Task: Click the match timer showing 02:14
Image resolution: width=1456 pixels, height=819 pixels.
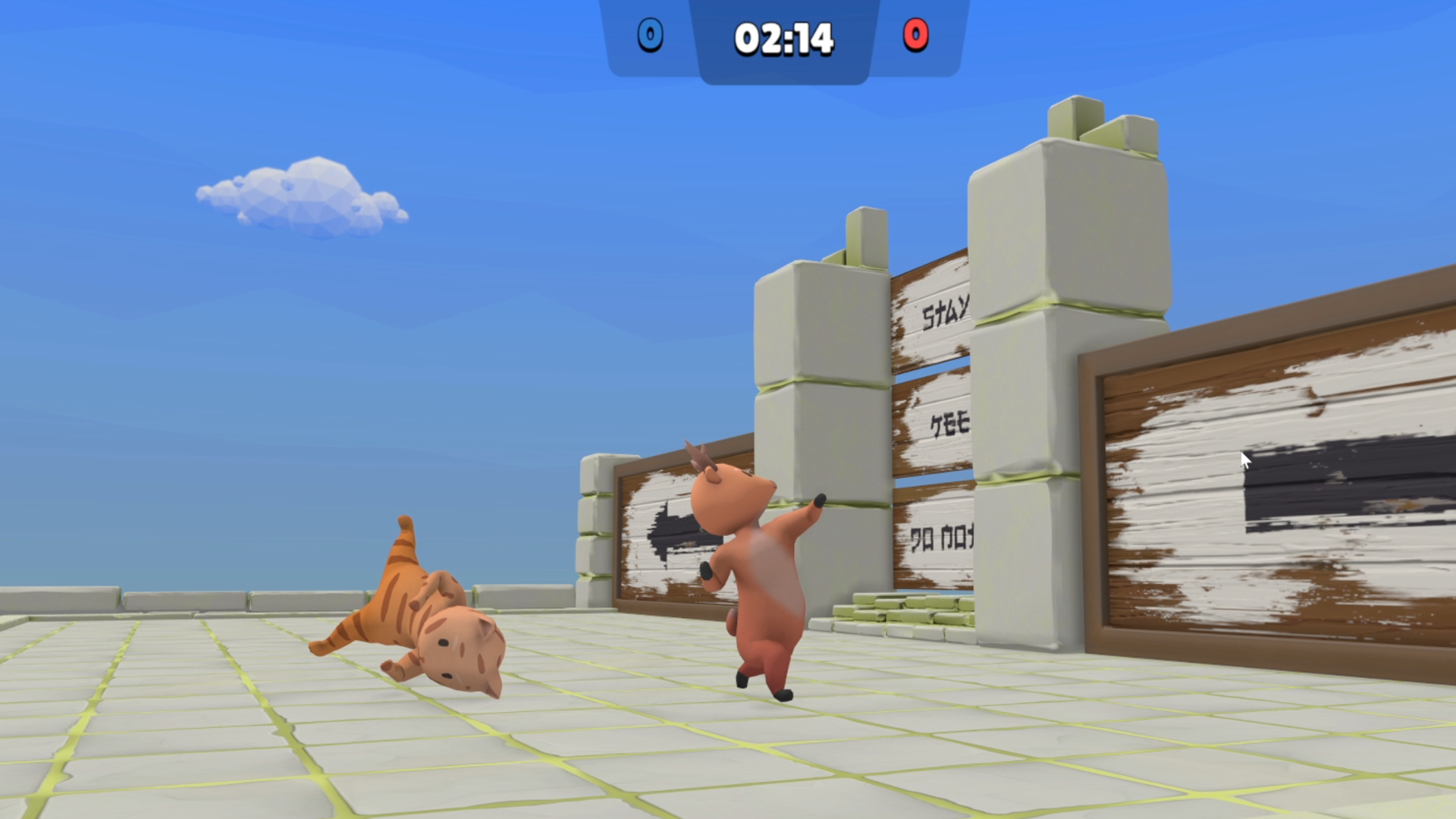Action: point(783,36)
